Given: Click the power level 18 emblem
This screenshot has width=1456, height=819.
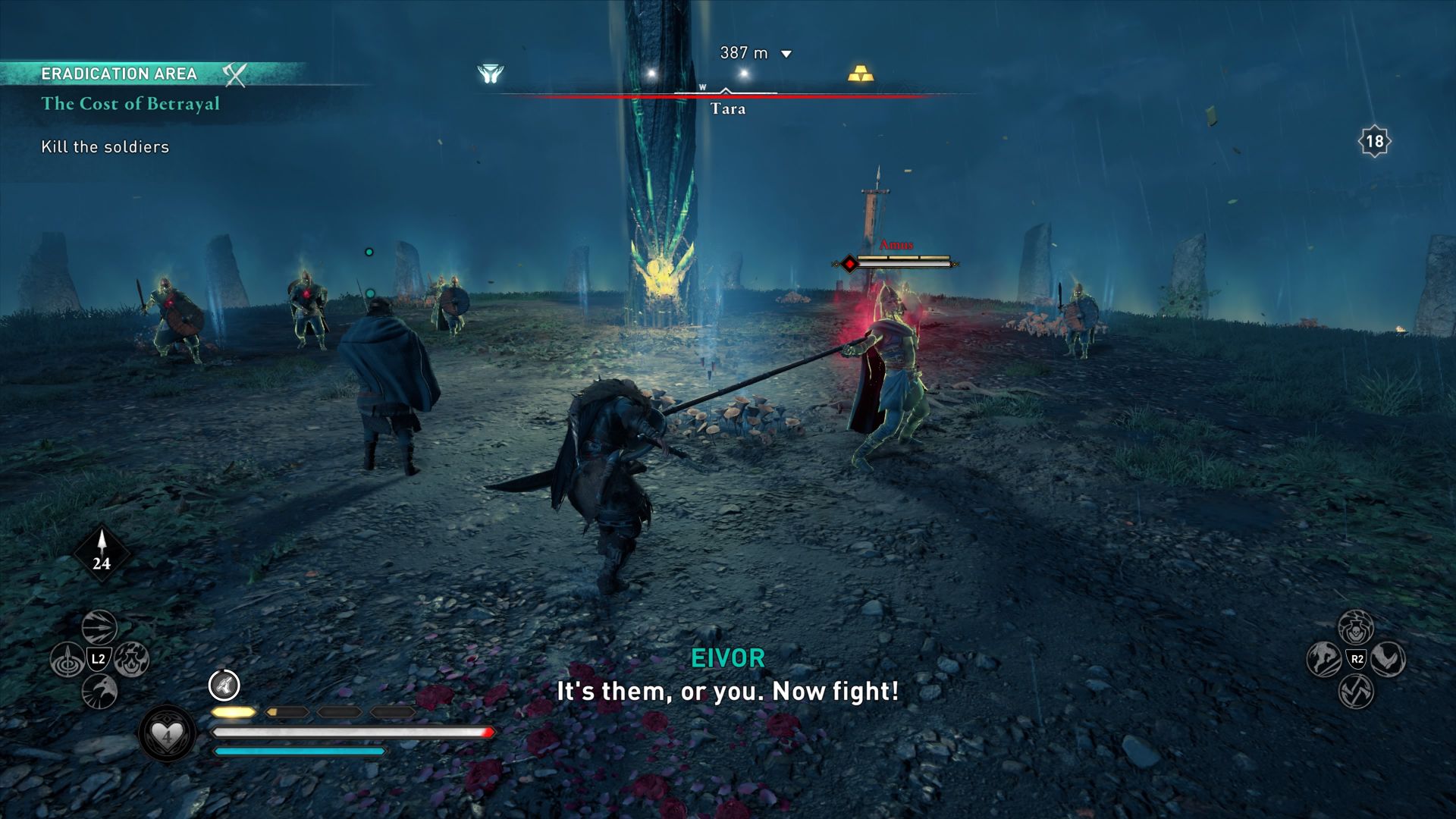Looking at the screenshot, I should pyautogui.click(x=1374, y=140).
